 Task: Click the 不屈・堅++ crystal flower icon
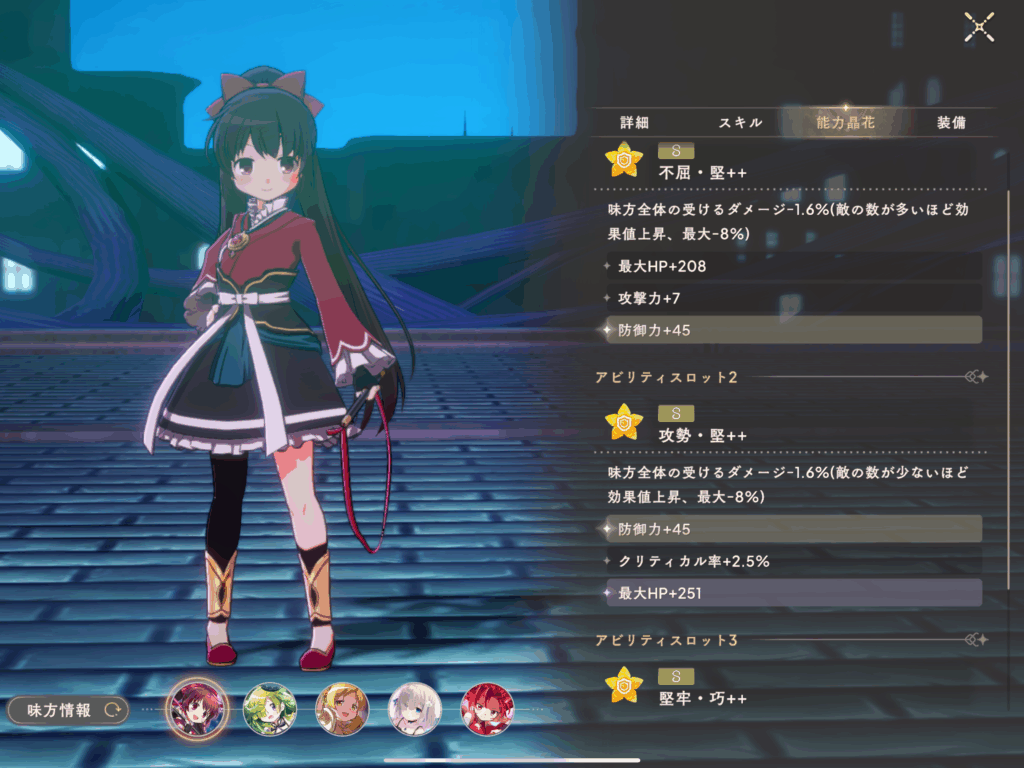coord(624,160)
